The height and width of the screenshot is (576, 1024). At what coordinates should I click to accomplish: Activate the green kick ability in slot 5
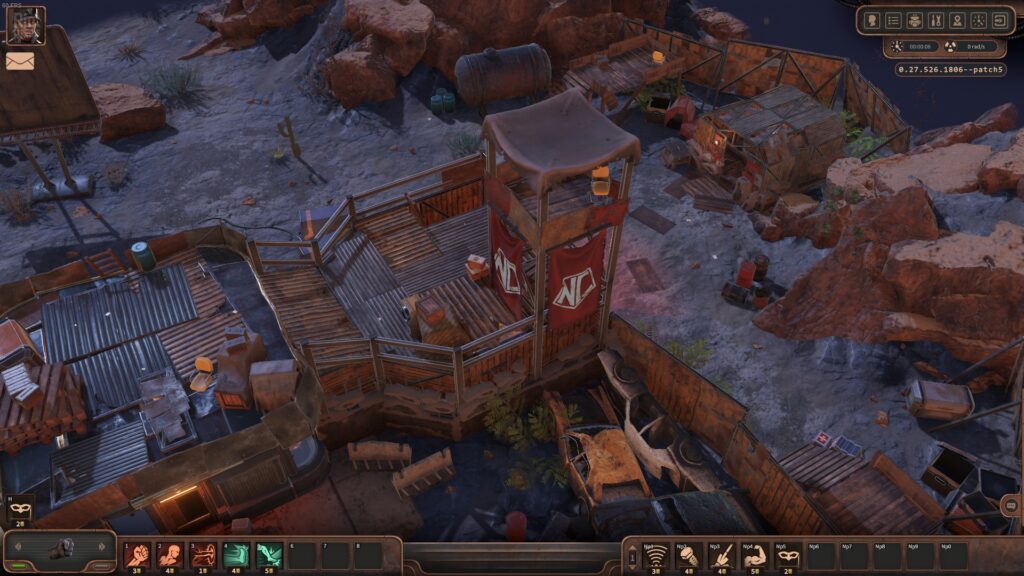click(x=269, y=555)
